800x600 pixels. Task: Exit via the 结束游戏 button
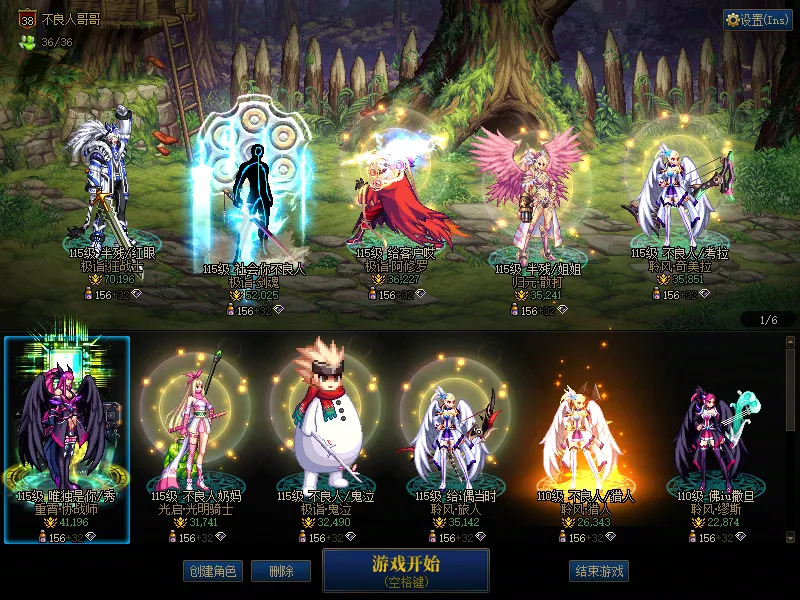599,571
